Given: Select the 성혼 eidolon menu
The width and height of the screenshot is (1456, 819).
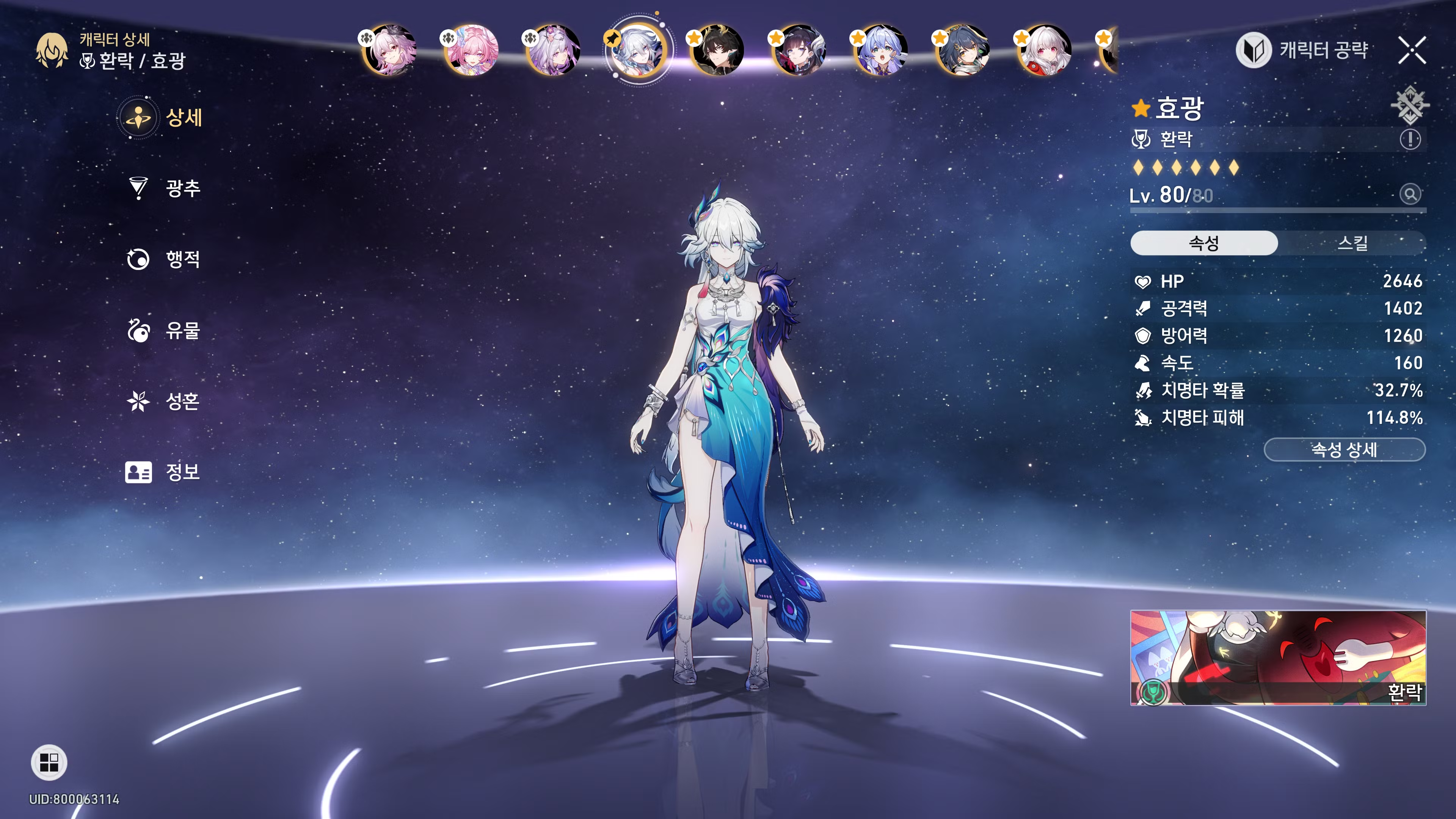Looking at the screenshot, I should pyautogui.click(x=164, y=401).
